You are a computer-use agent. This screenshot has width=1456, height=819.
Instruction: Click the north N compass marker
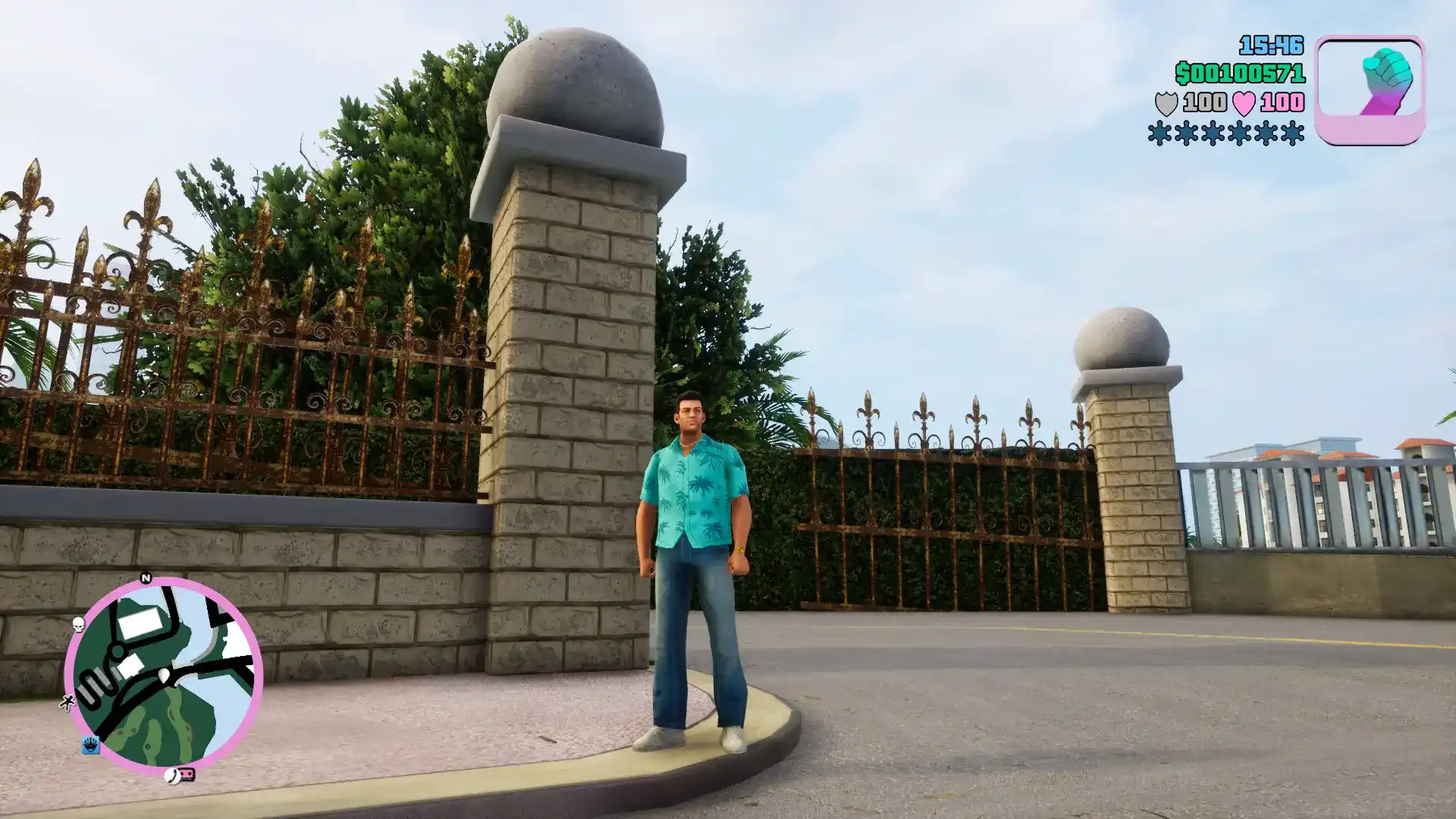click(x=146, y=579)
